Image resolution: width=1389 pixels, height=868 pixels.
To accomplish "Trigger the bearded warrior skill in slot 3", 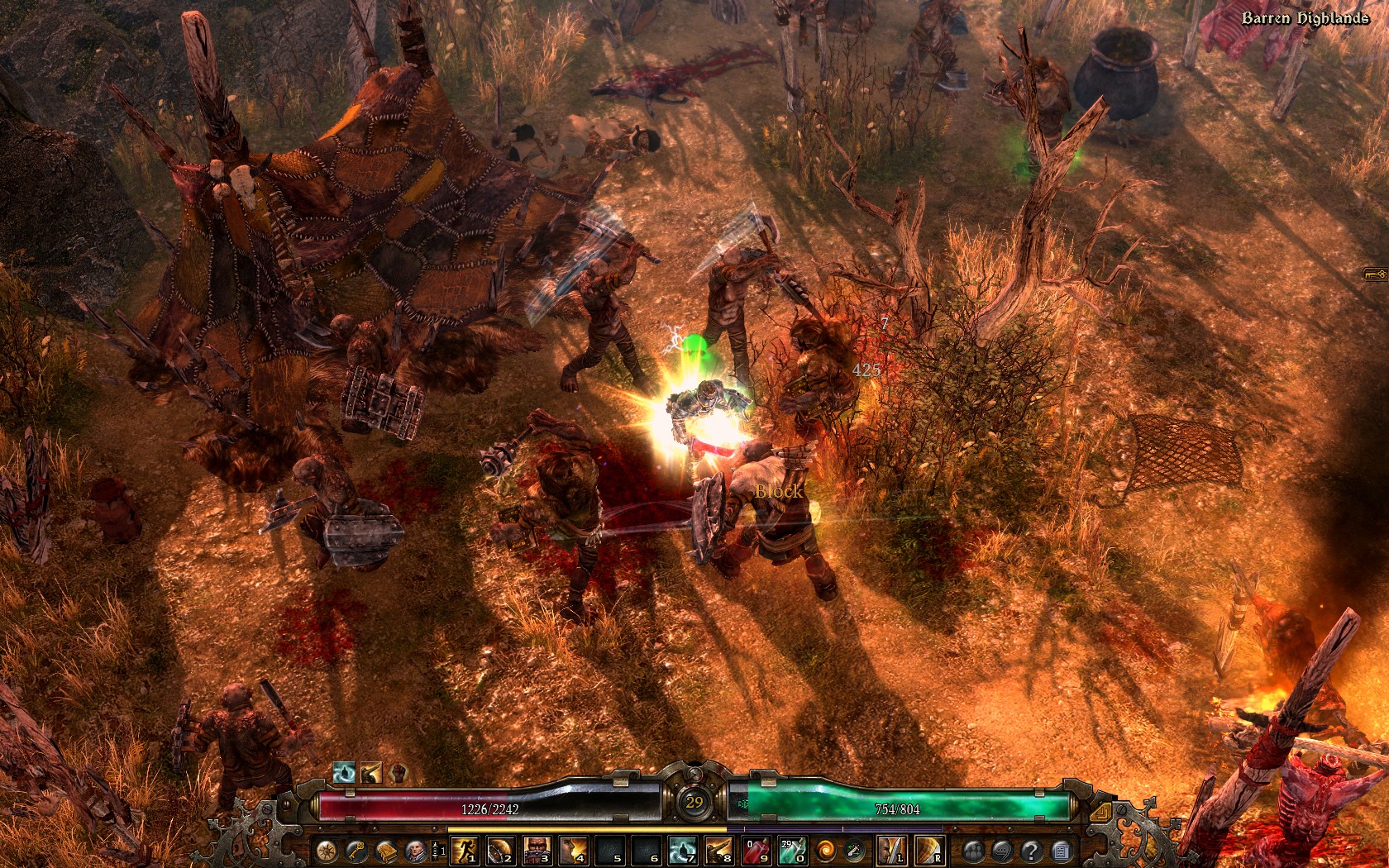I will pos(536,851).
